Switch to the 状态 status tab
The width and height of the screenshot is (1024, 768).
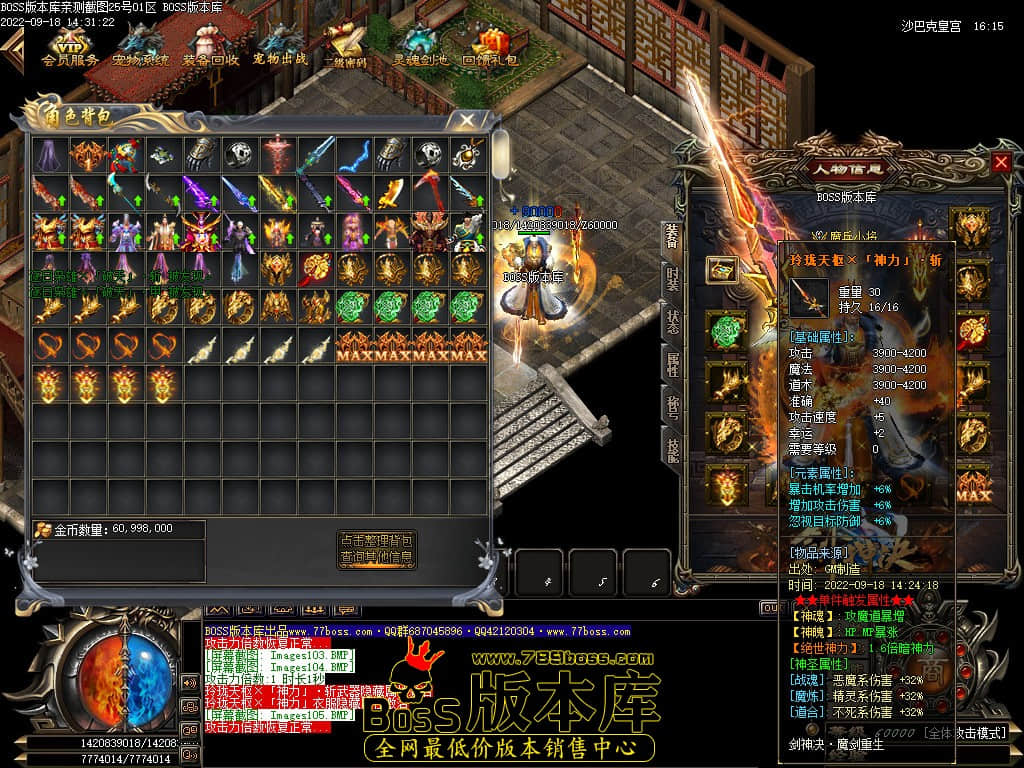[673, 322]
